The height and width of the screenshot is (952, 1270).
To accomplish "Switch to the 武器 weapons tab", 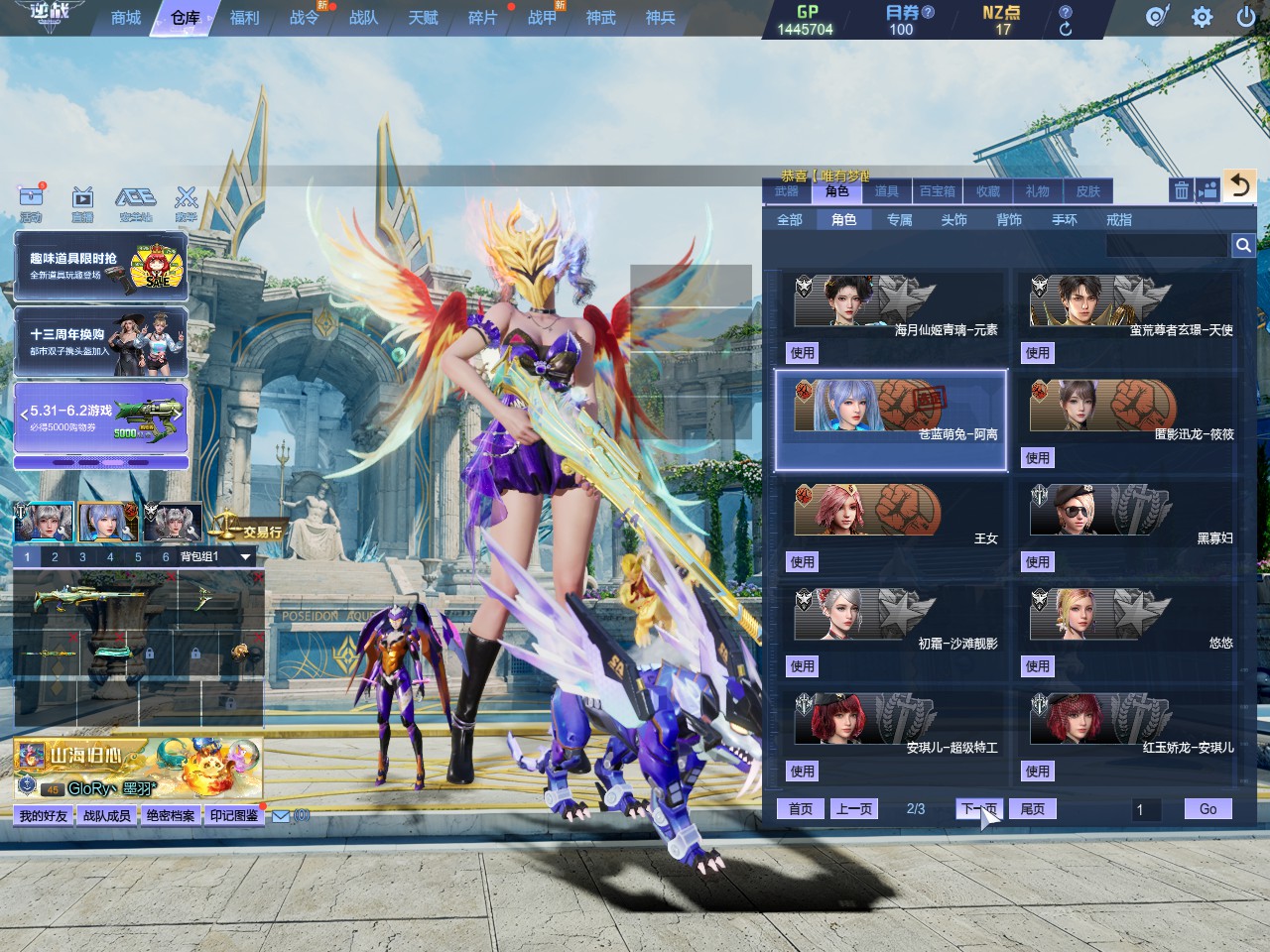I will pyautogui.click(x=787, y=191).
